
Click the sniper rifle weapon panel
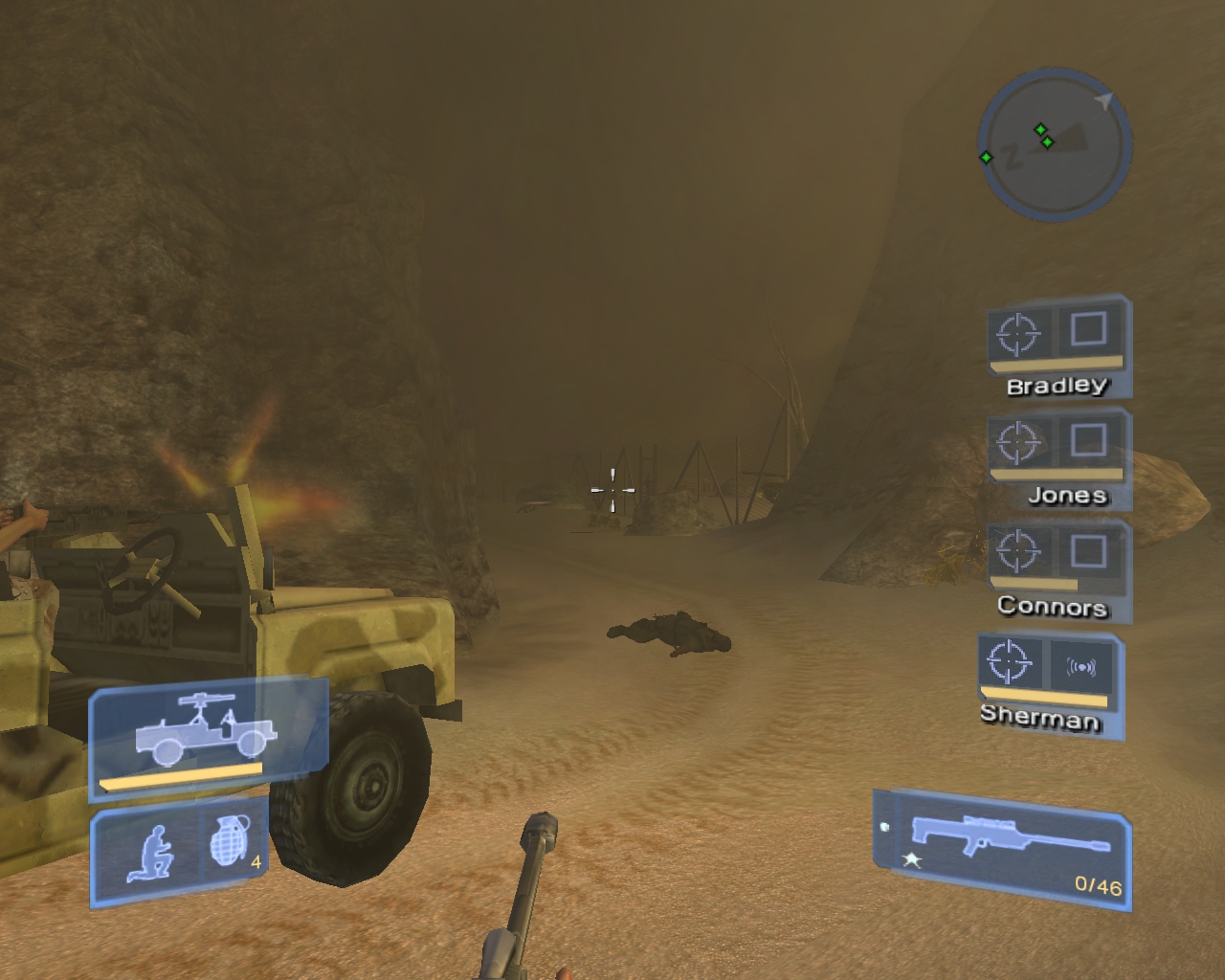point(1003,848)
